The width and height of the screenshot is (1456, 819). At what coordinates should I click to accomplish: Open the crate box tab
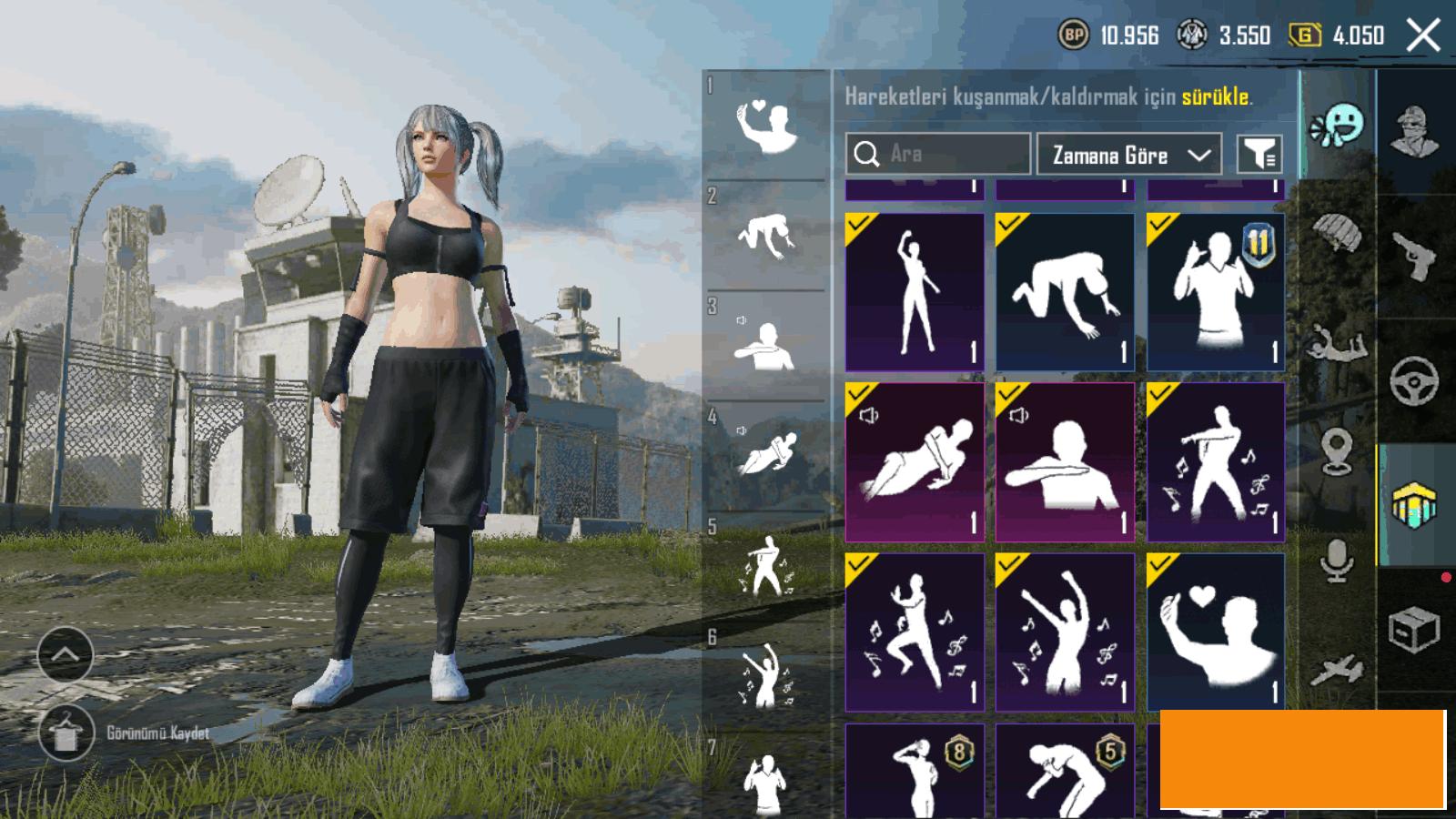[1415, 629]
